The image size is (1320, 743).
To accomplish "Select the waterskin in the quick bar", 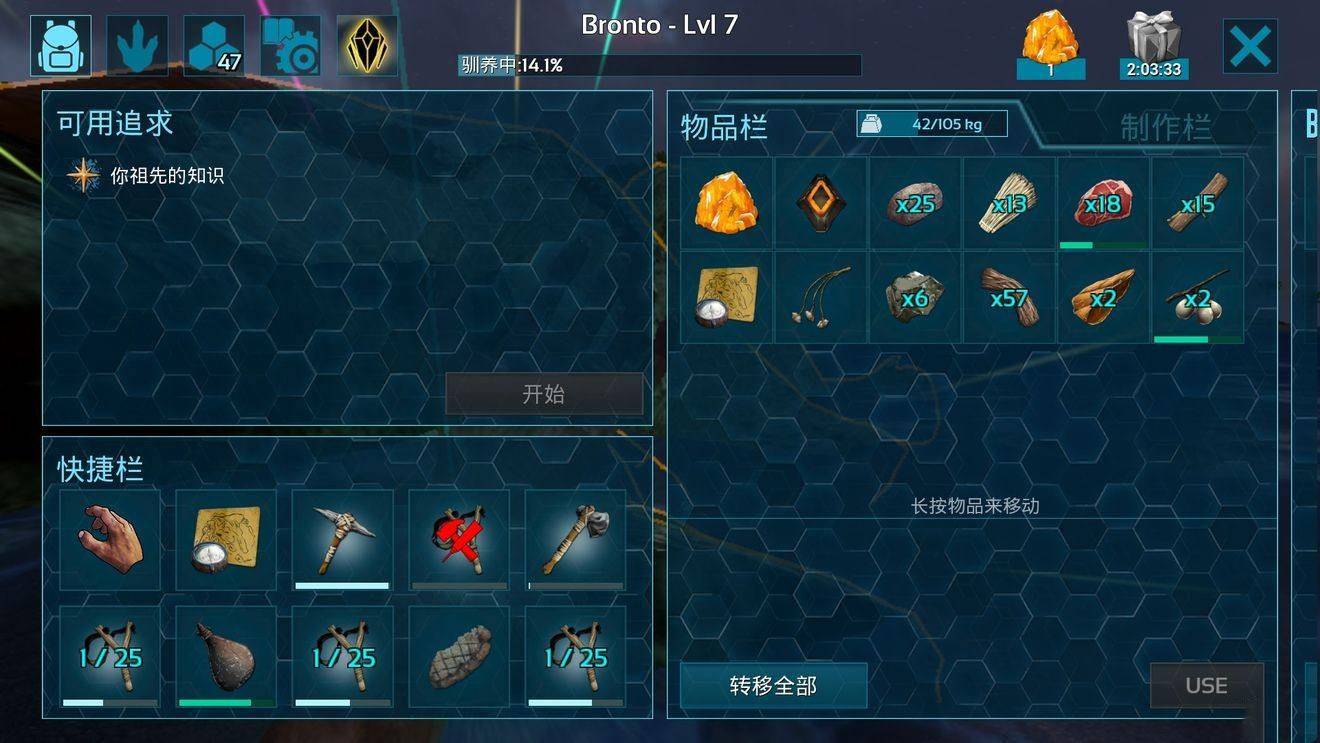I will coord(226,657).
